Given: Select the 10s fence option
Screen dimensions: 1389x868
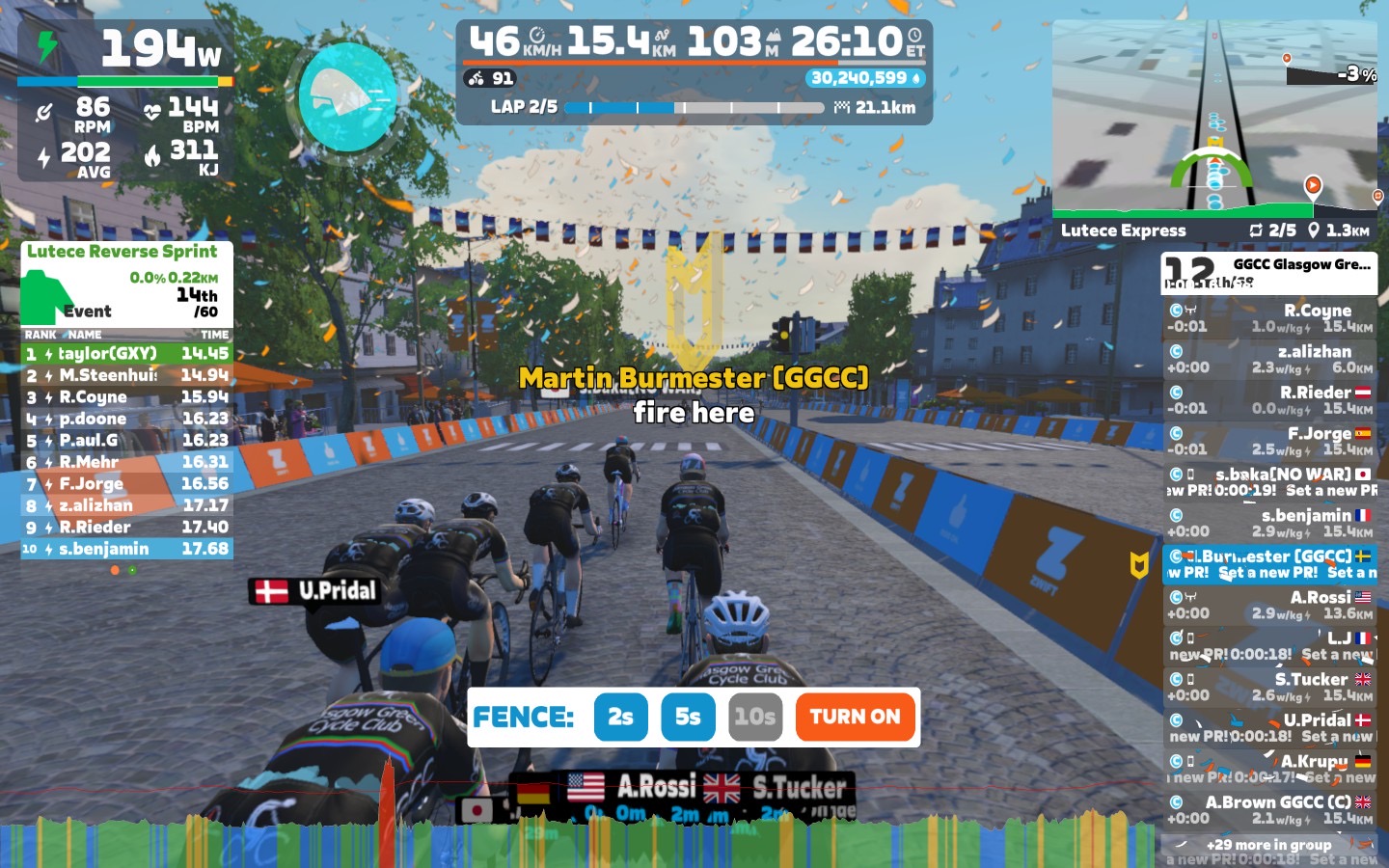Looking at the screenshot, I should [754, 717].
